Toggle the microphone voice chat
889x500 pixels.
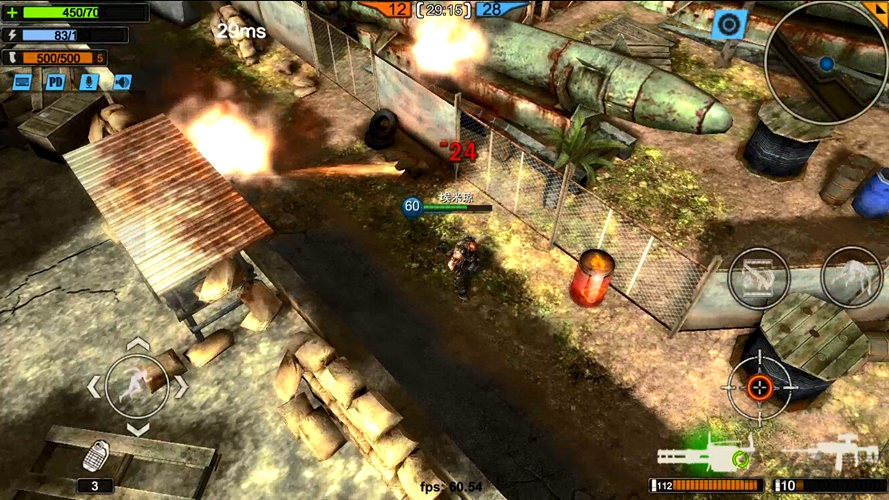tap(89, 82)
